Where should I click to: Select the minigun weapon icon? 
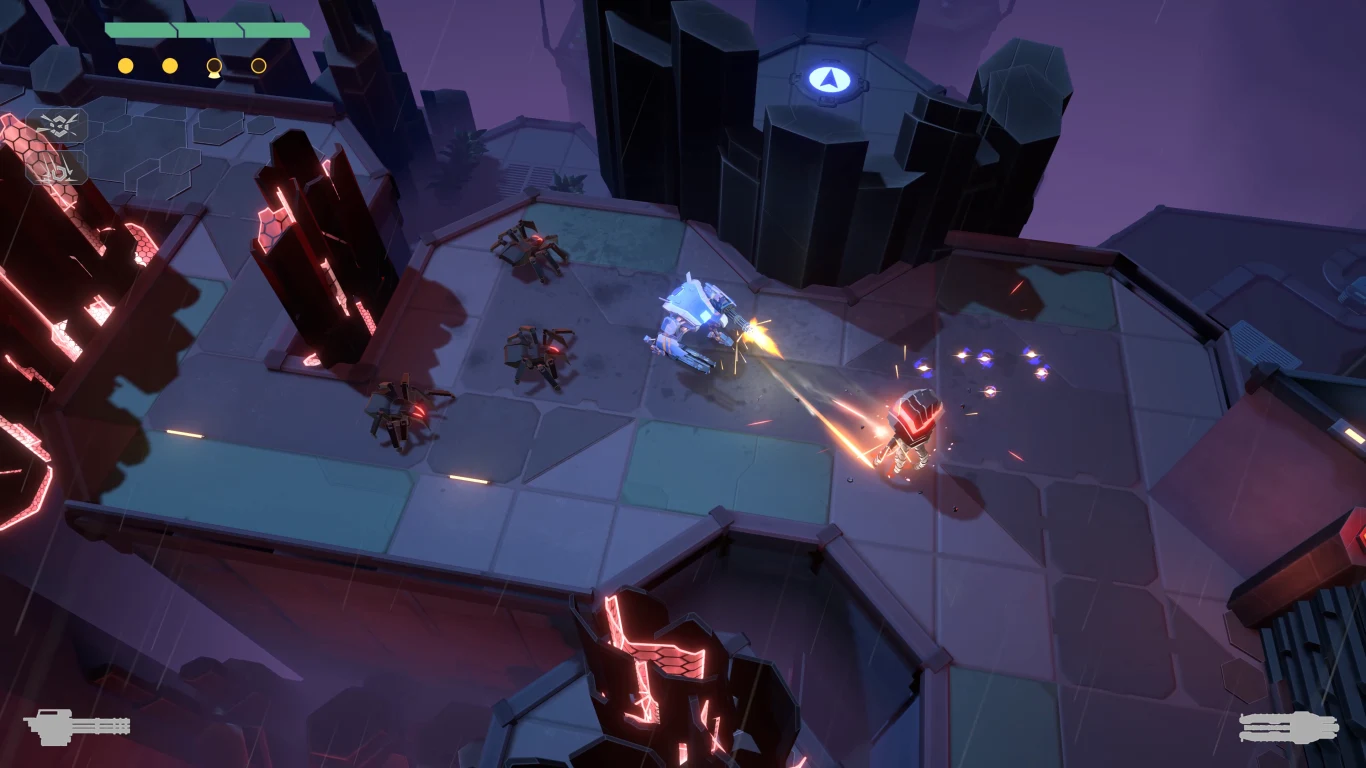pyautogui.click(x=76, y=725)
